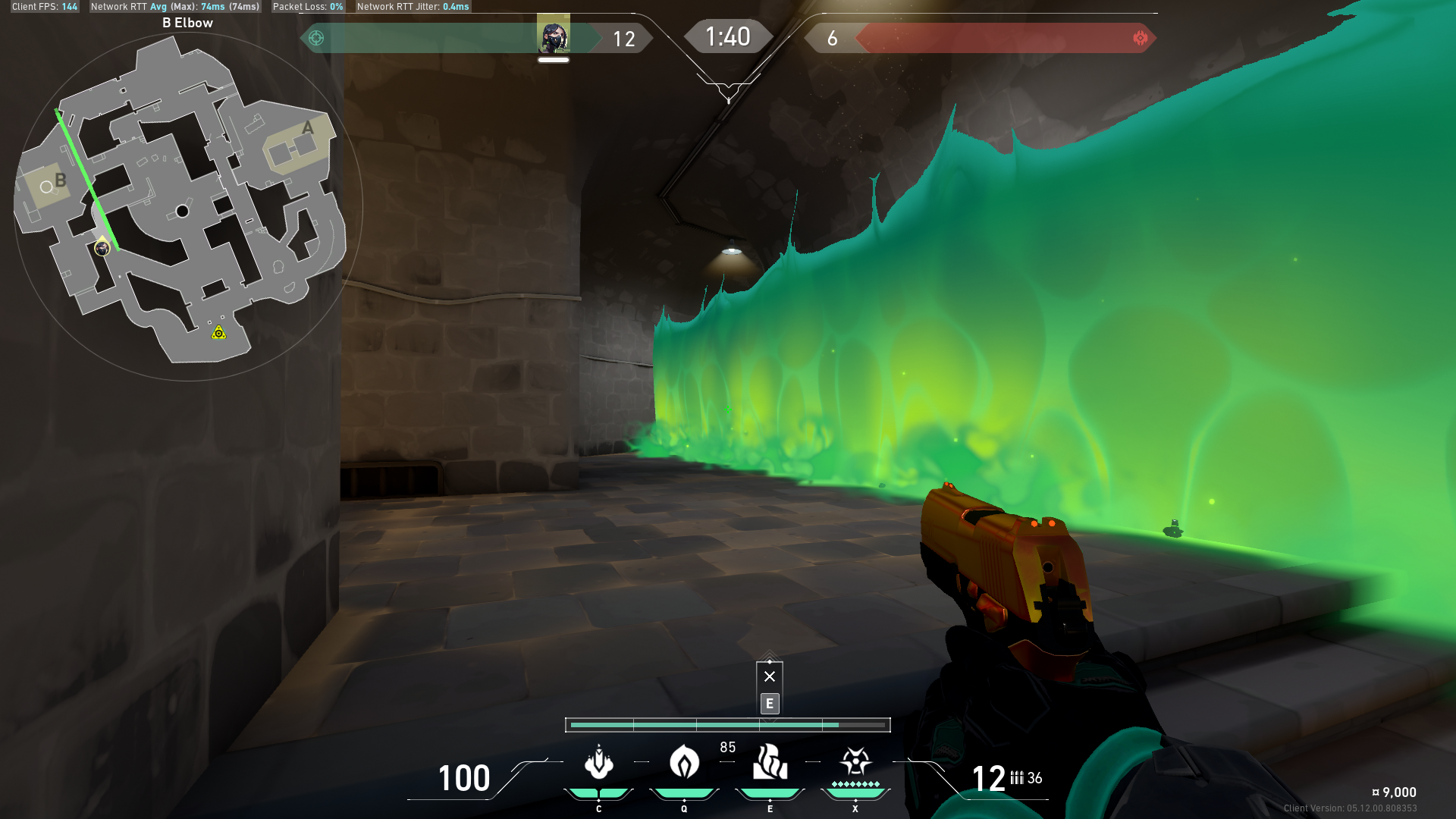The width and height of the screenshot is (1456, 819).
Task: Click the player position marker on the minimap
Action: 102,248
